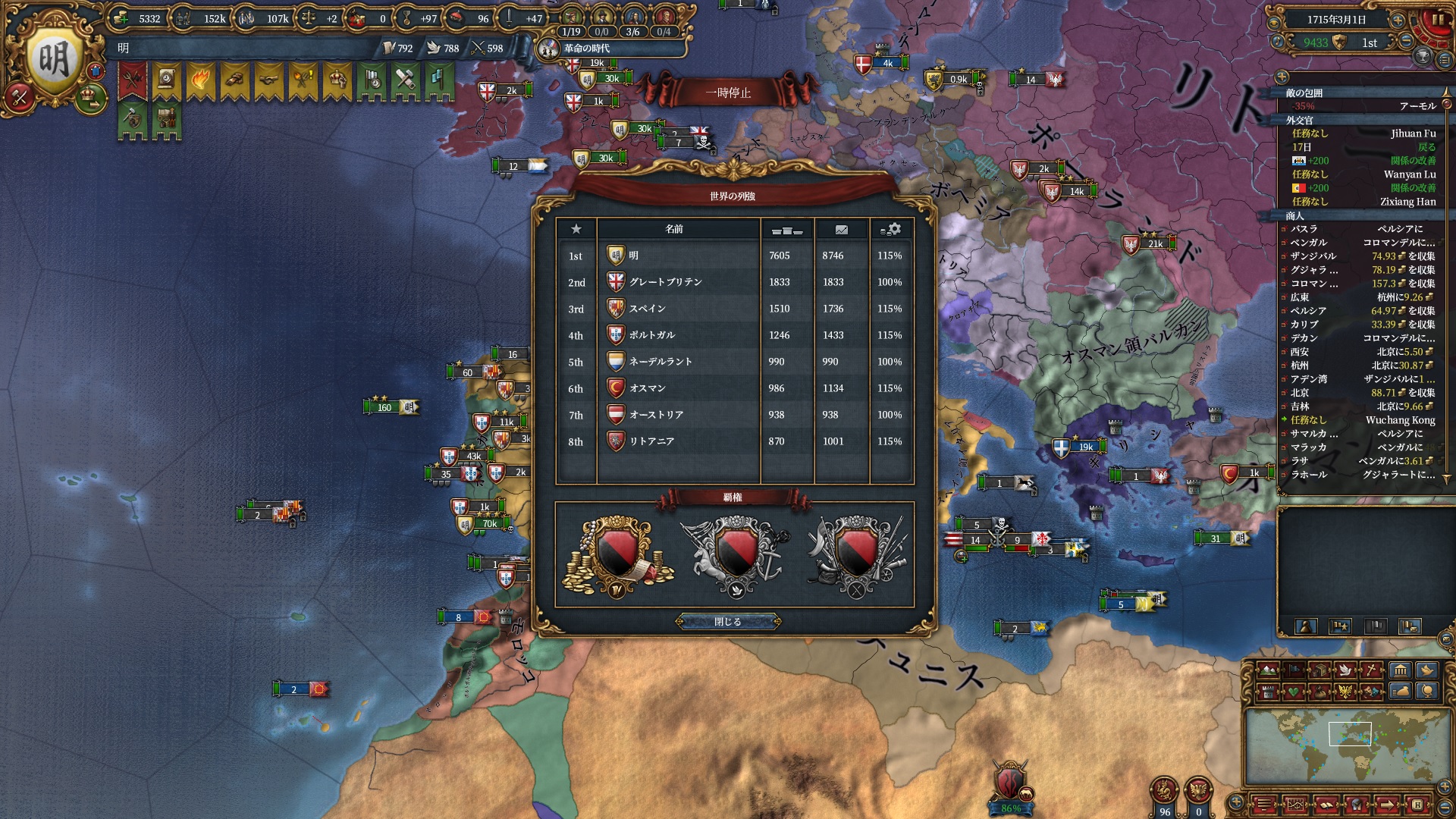Click the gold treasury coins icon
1456x819 pixels.
pyautogui.click(x=121, y=18)
